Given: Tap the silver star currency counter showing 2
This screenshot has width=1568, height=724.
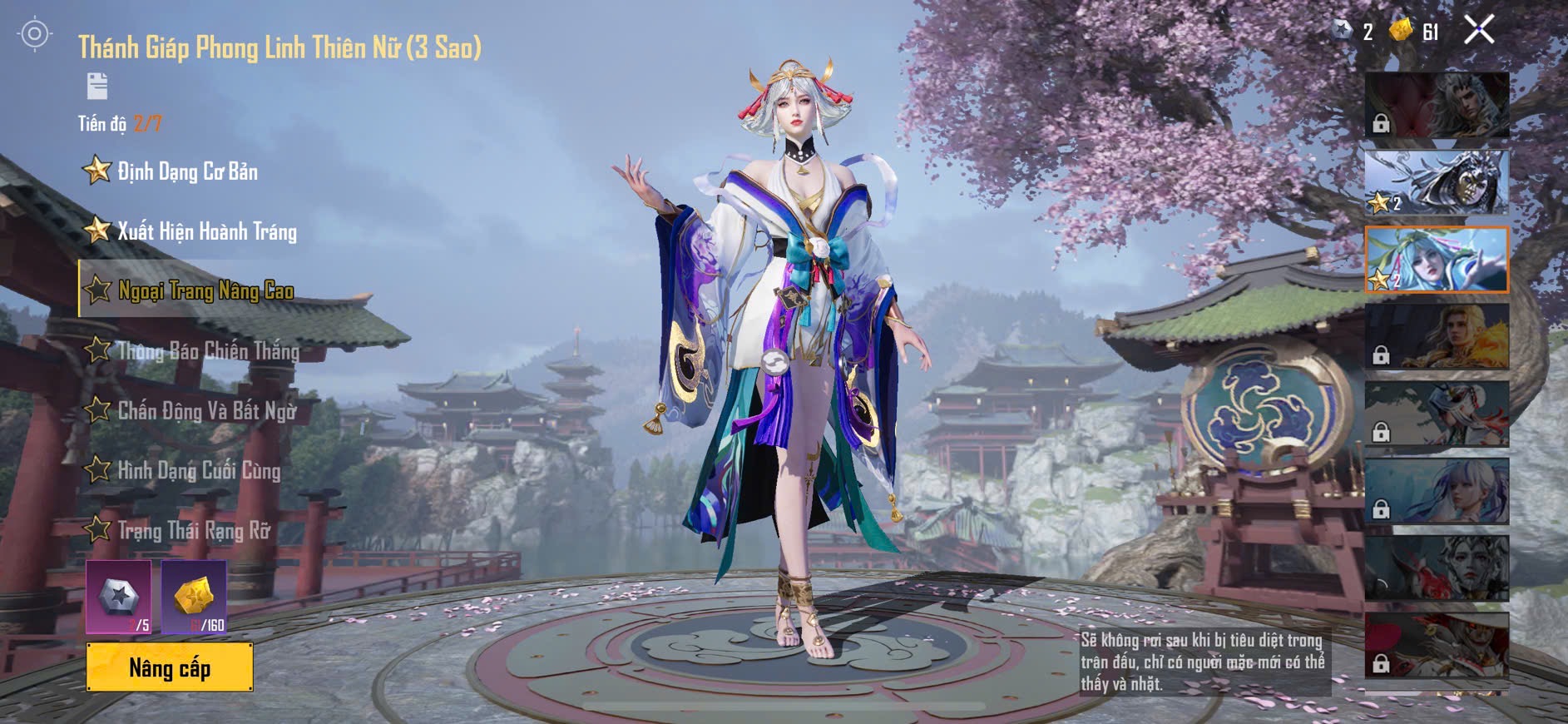Looking at the screenshot, I should [x=1353, y=32].
